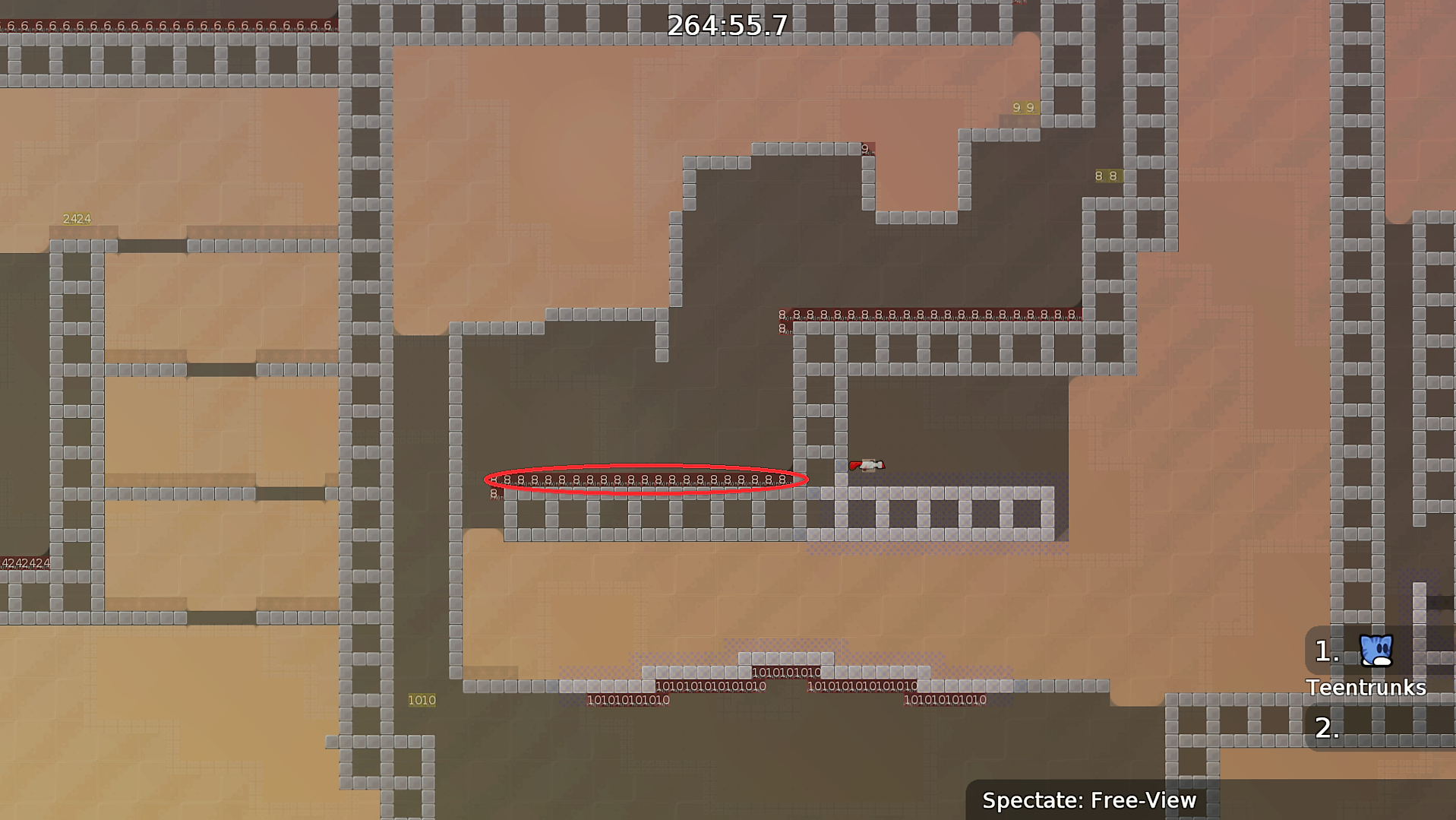The height and width of the screenshot is (820, 1456).
Task: Click the yellow 1010 marker near bottom
Action: click(422, 700)
